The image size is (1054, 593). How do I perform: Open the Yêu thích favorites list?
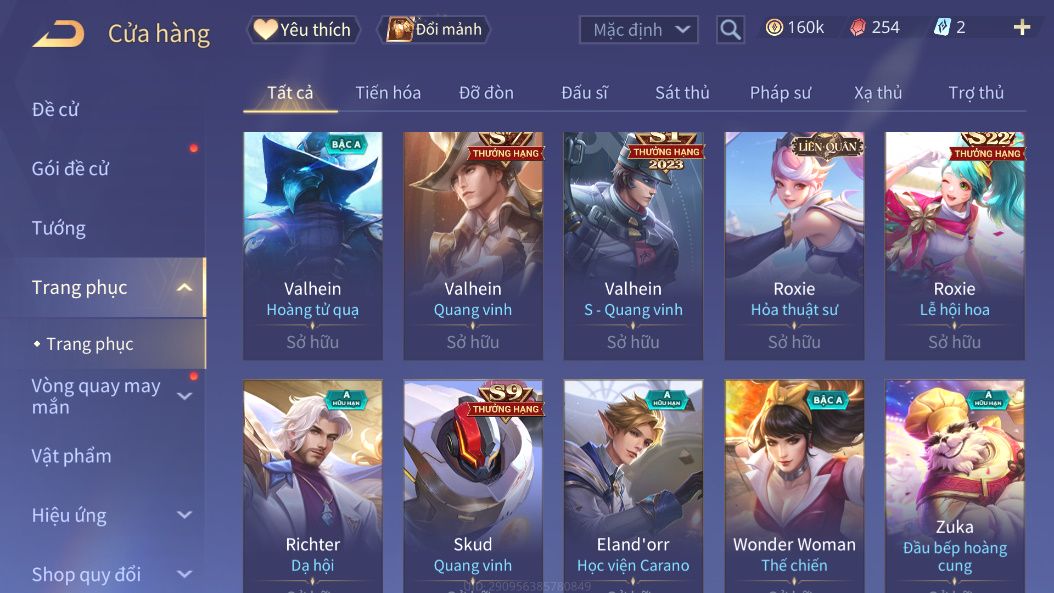pyautogui.click(x=303, y=29)
